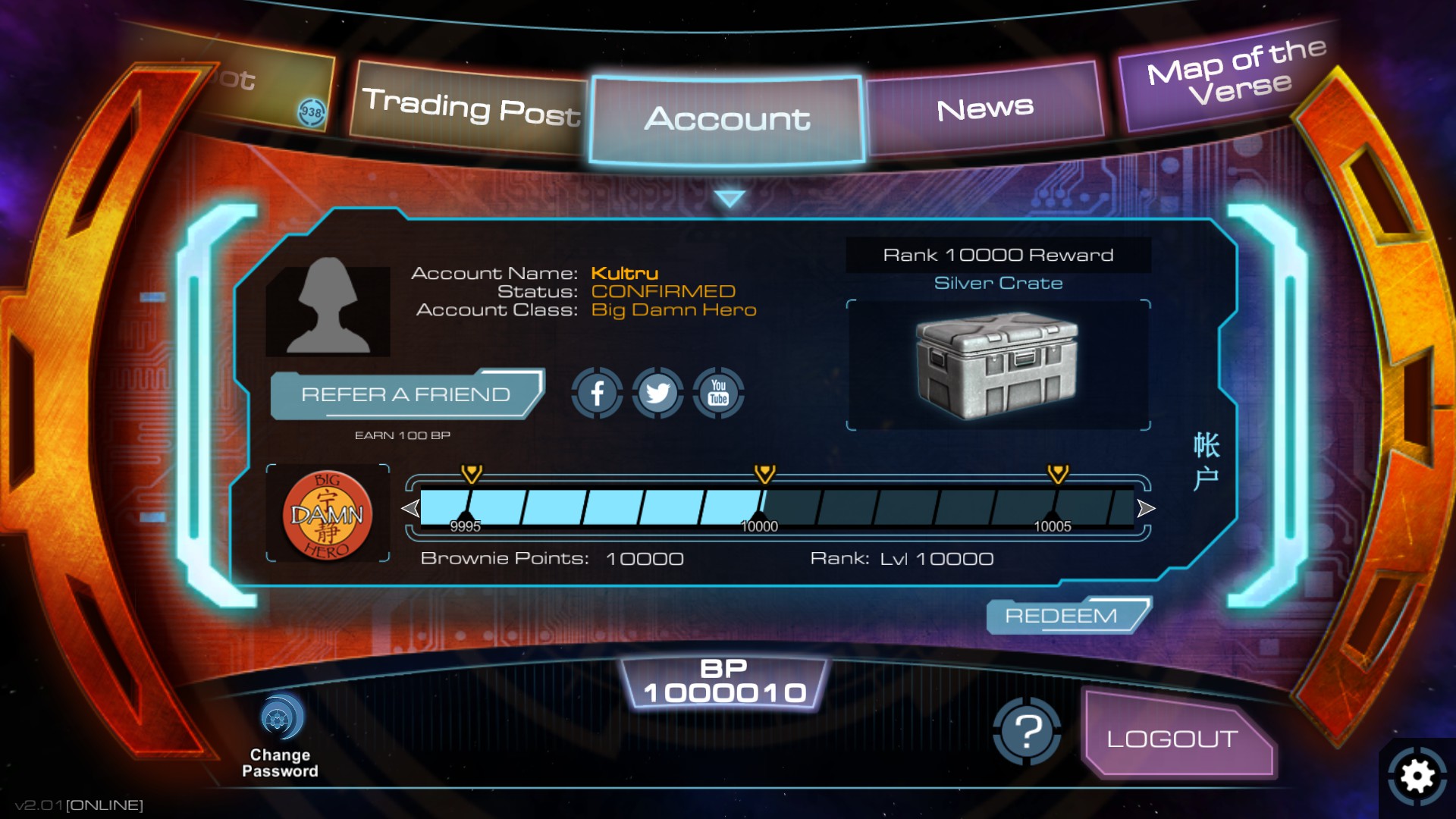Select the Silver Crate reward image
The image size is (1456, 819).
[998, 364]
